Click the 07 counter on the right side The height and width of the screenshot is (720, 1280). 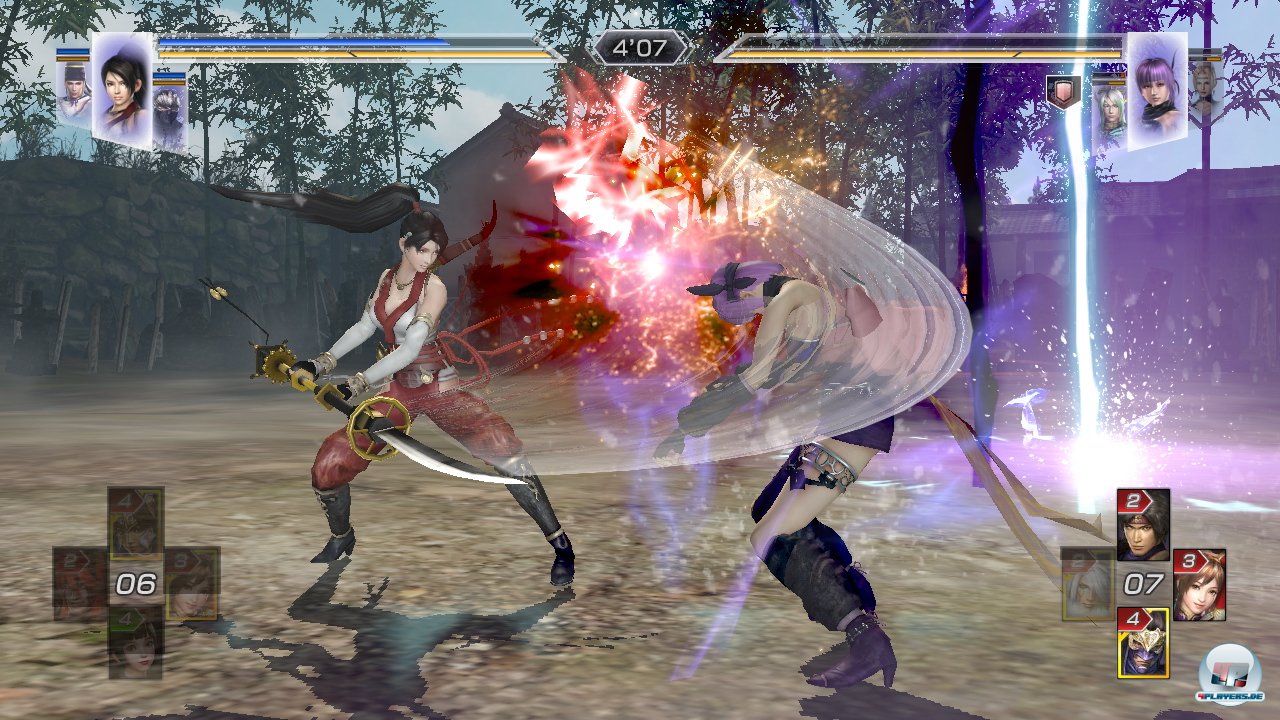coord(1142,583)
